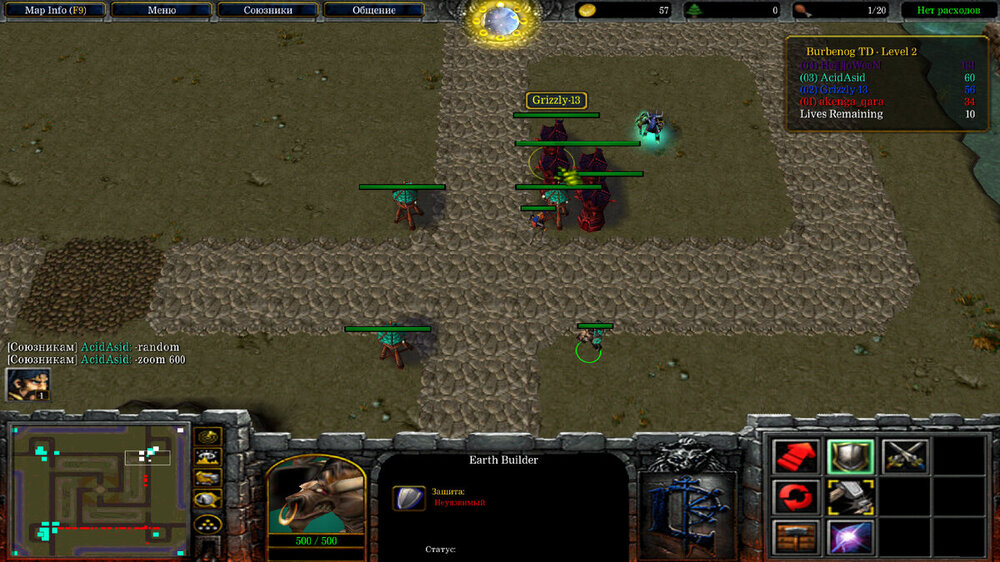This screenshot has height=562, width=1000.
Task: Open the Map Info (F9) panel
Action: click(53, 10)
